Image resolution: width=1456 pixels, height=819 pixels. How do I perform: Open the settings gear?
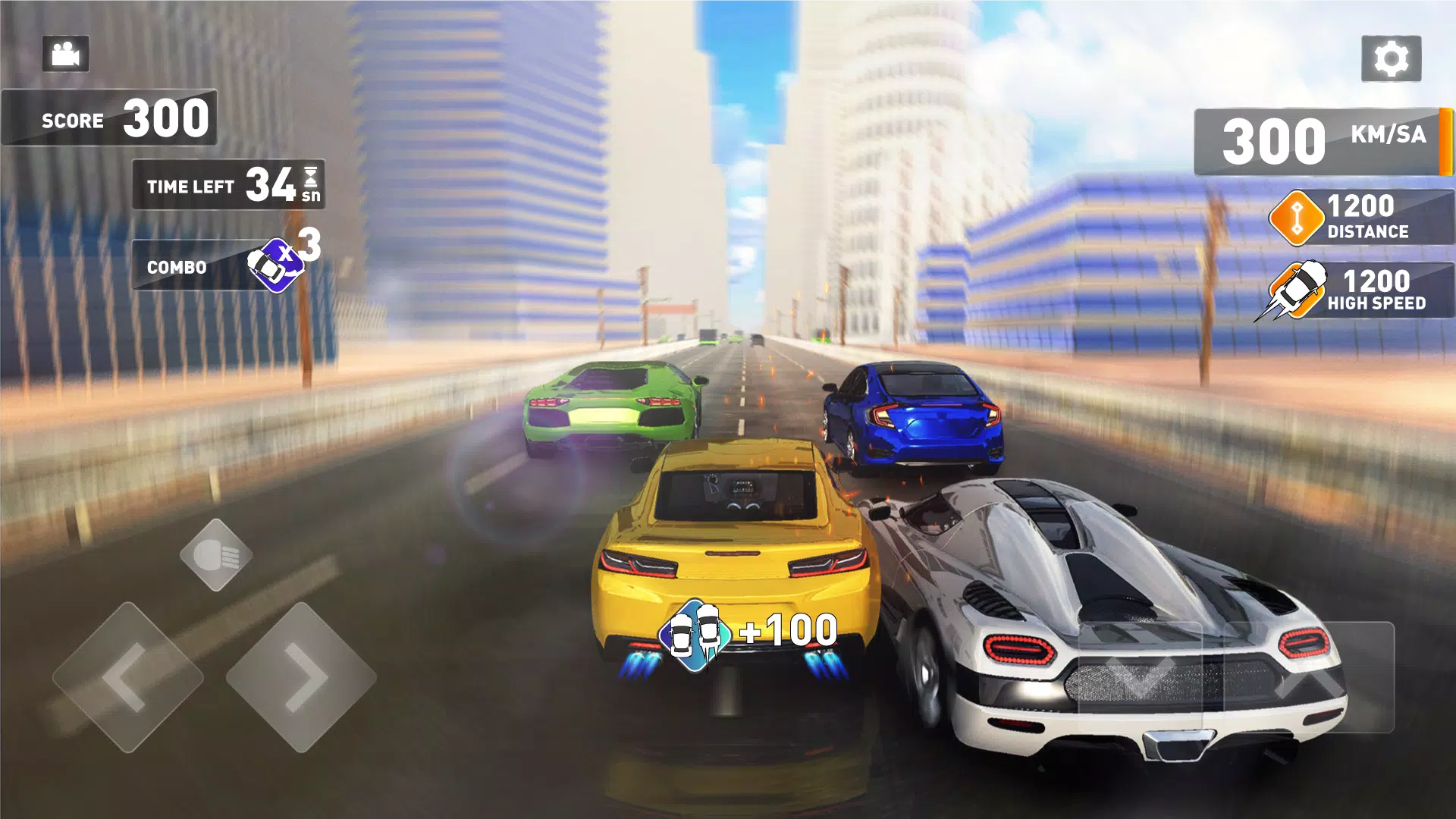[x=1393, y=56]
